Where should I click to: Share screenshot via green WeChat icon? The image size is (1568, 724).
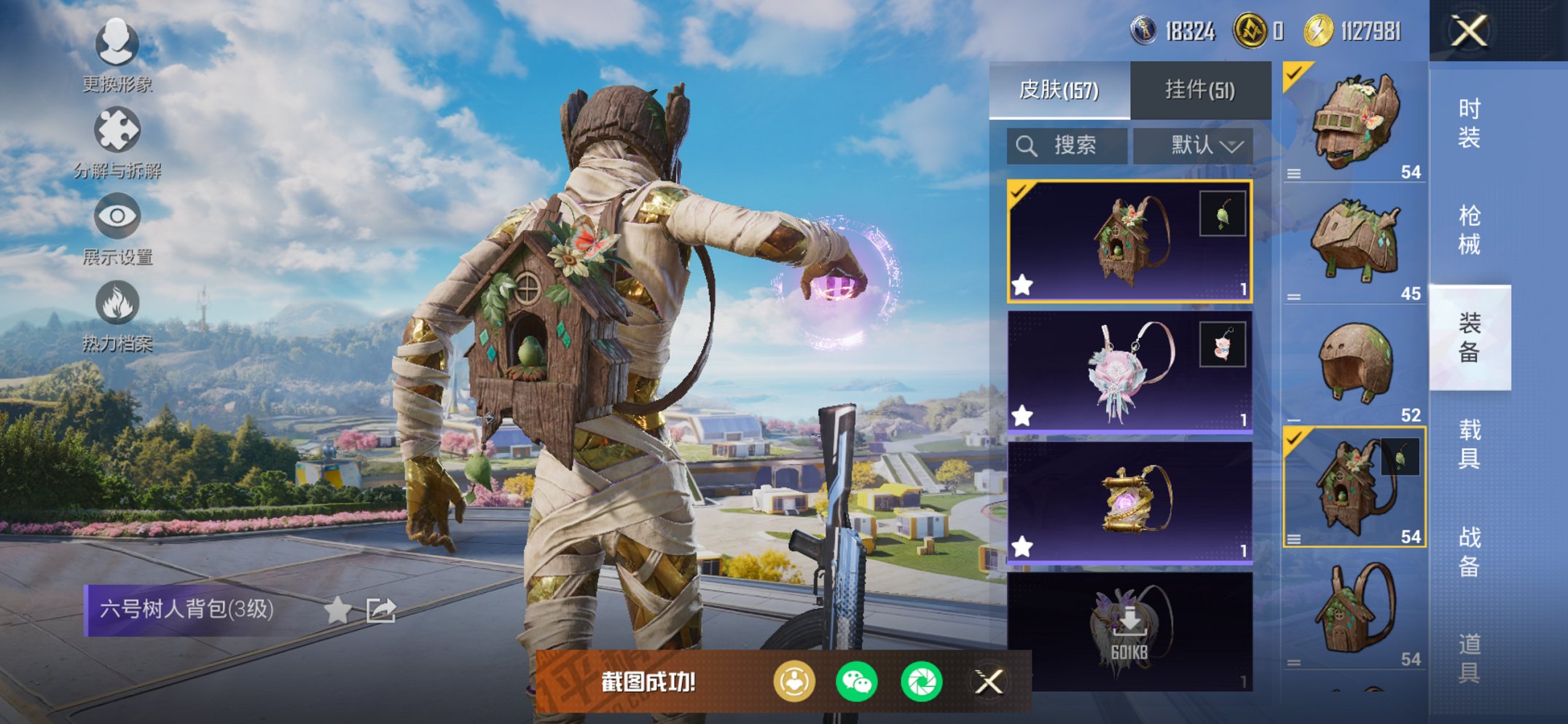[x=856, y=682]
